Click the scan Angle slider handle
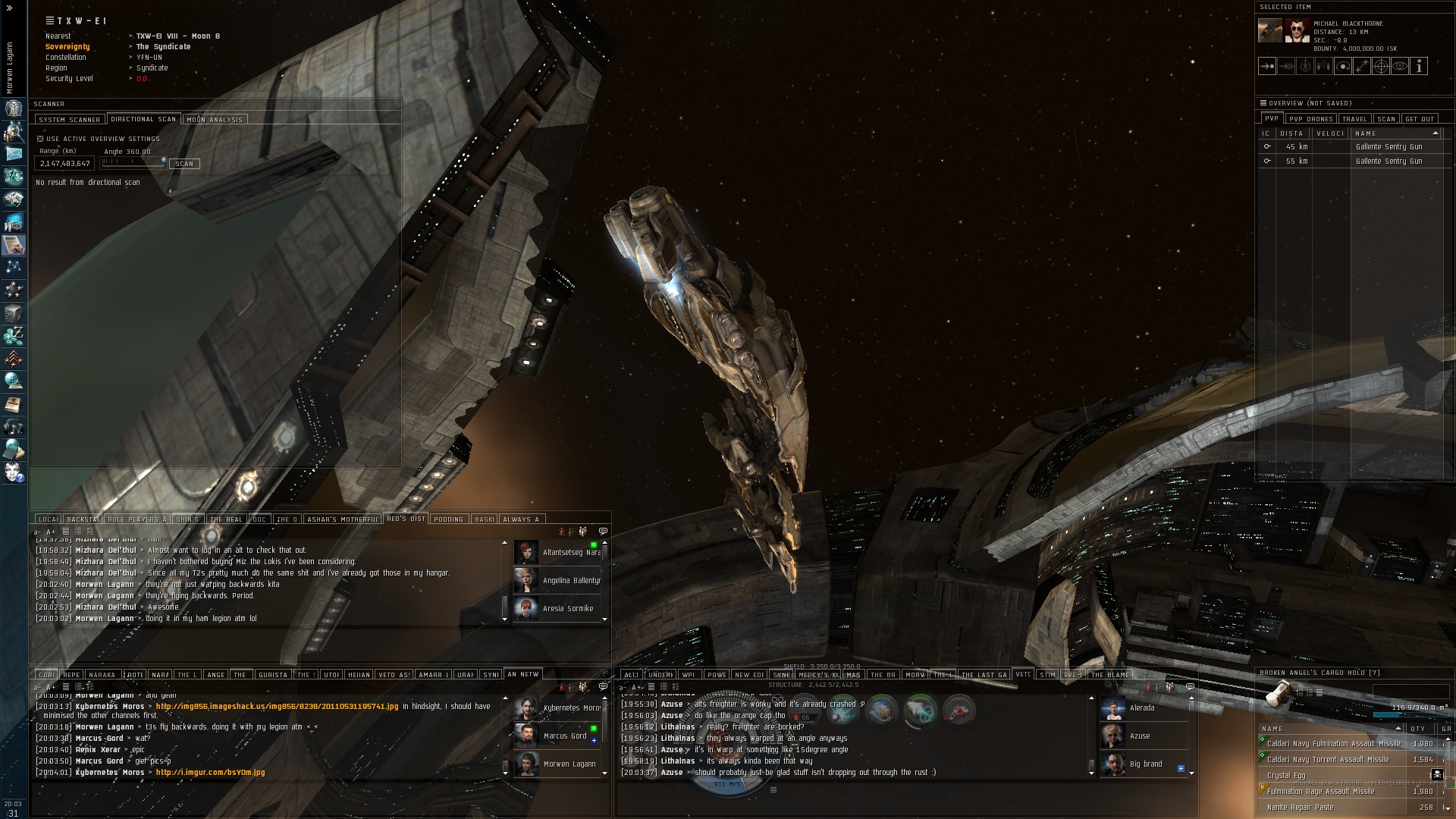1456x819 pixels. coord(164,162)
